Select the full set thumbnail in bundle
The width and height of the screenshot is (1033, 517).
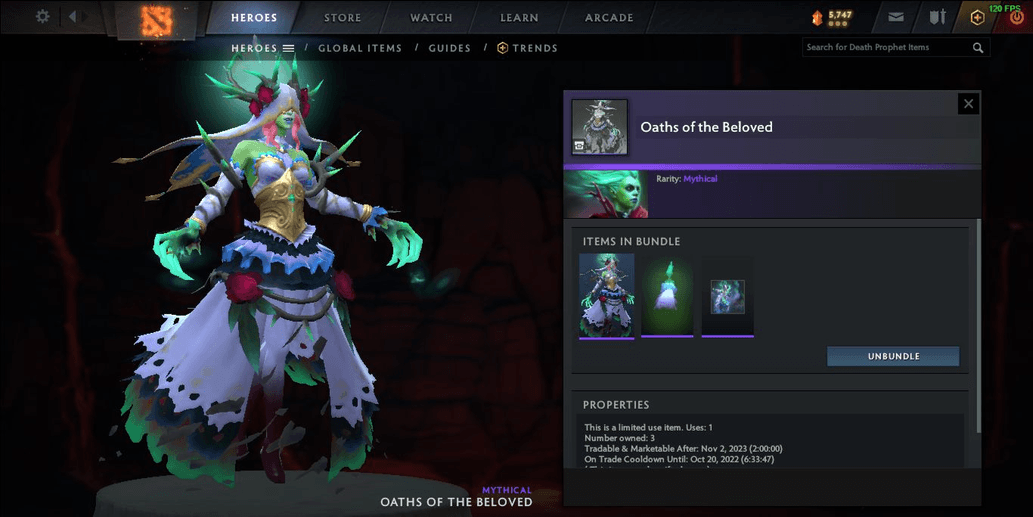607,294
